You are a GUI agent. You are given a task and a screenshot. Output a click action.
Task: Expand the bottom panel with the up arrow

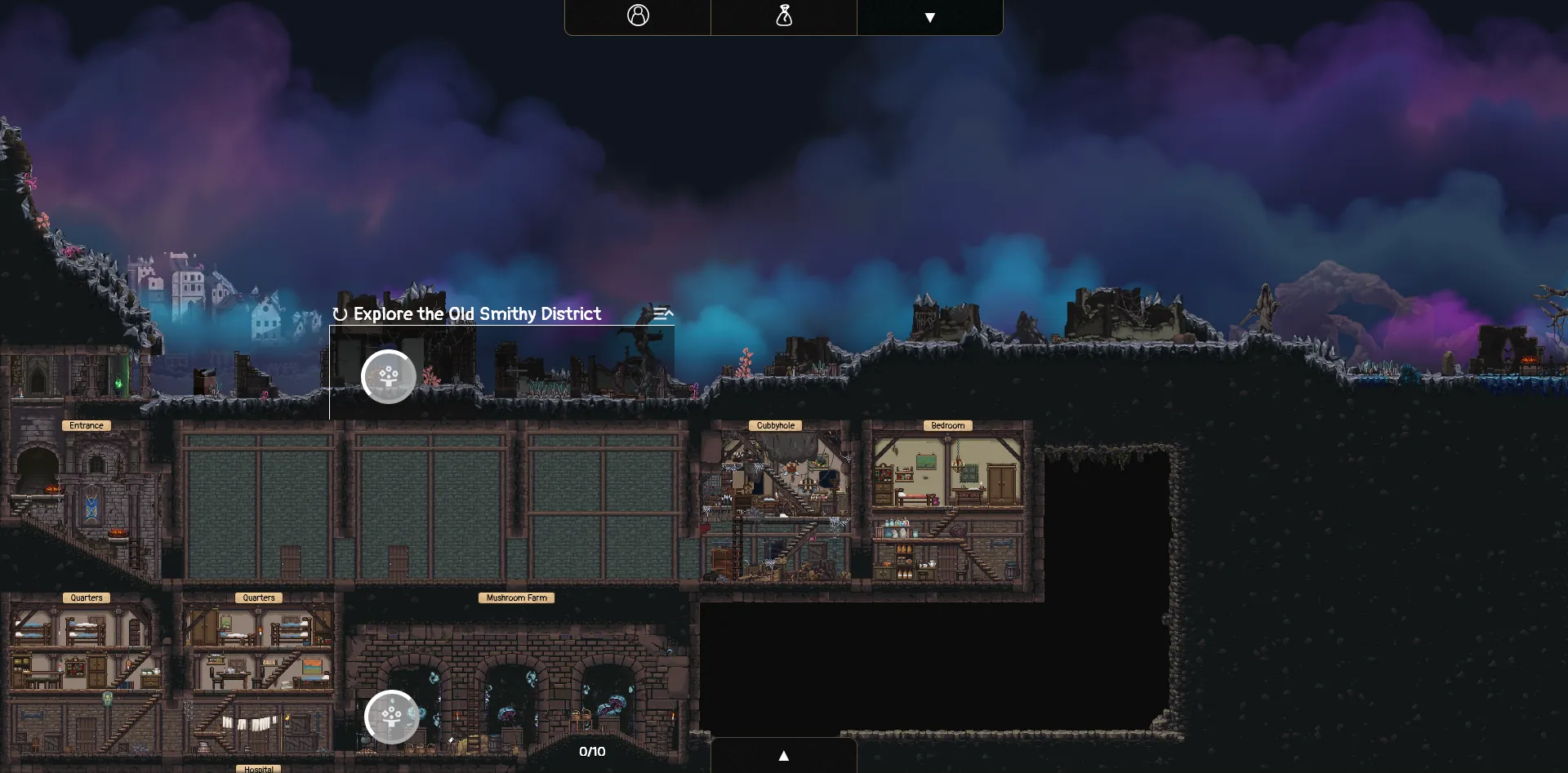point(784,755)
